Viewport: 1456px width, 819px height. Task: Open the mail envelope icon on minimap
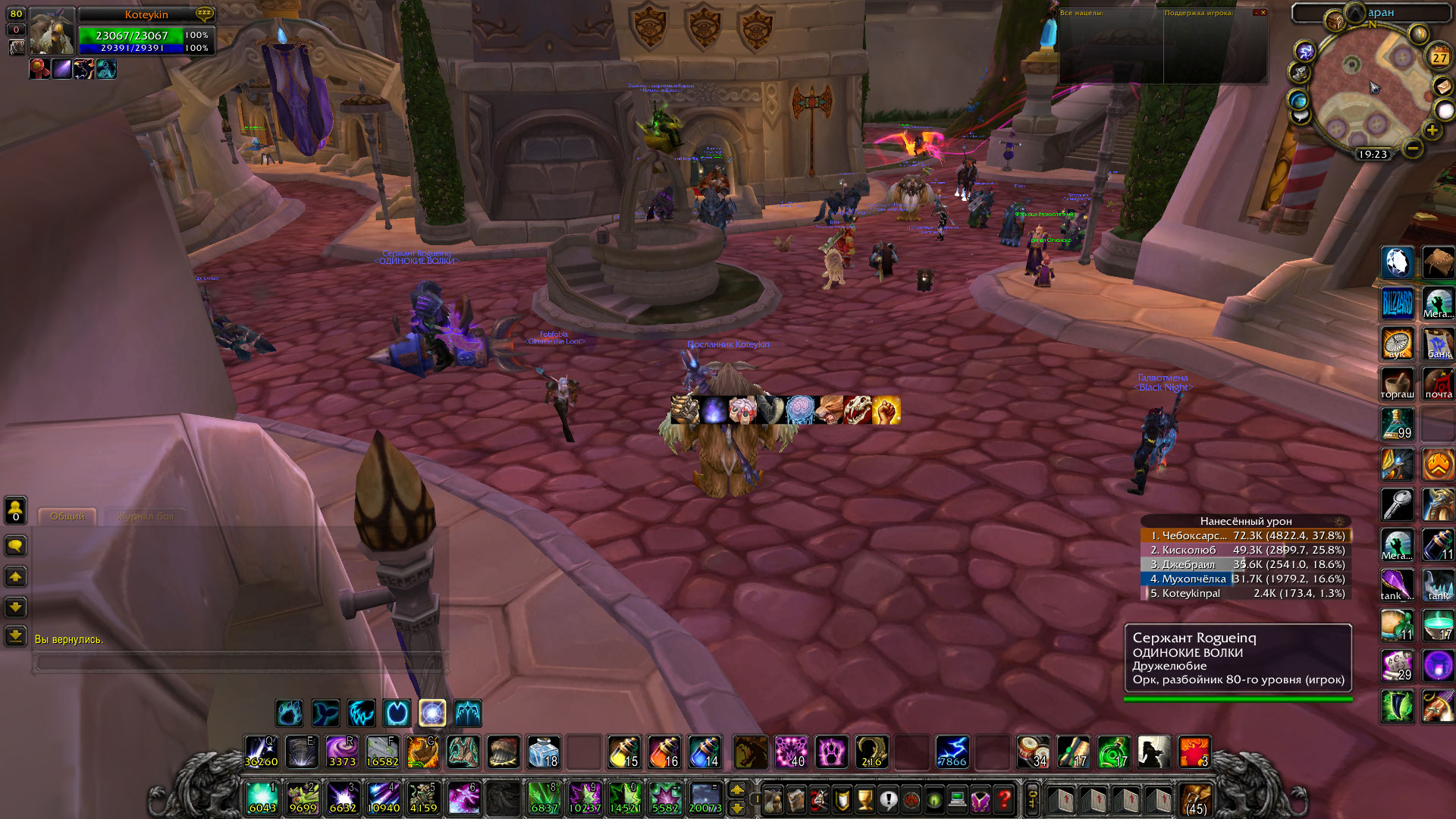pos(1442,86)
